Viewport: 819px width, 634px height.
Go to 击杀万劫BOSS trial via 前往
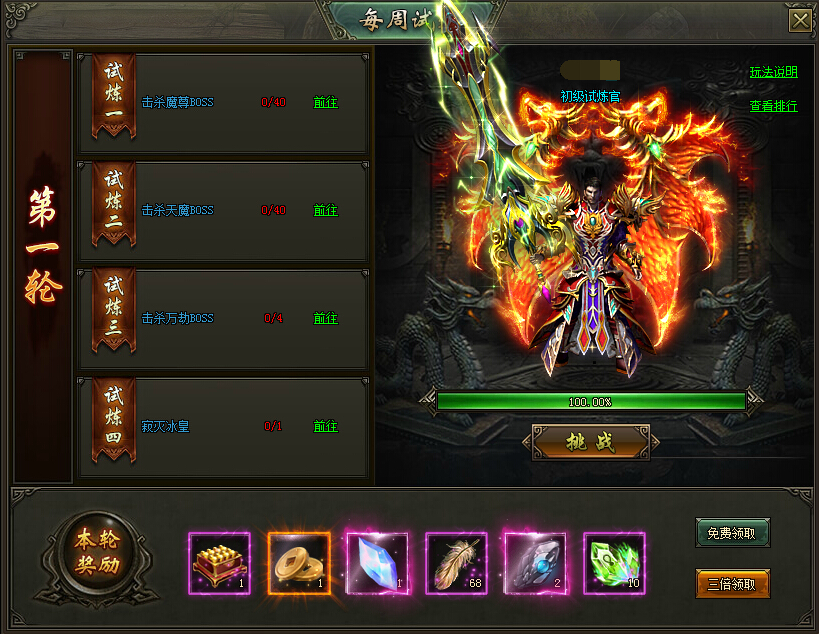coord(325,318)
